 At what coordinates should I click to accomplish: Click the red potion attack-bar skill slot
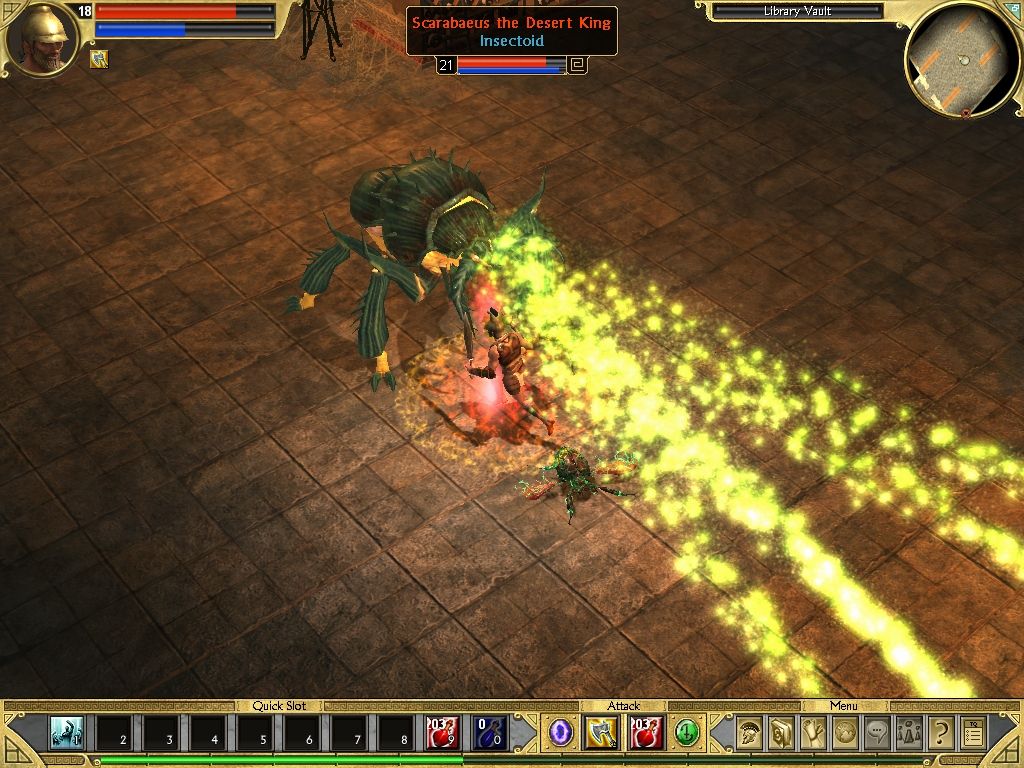[645, 733]
